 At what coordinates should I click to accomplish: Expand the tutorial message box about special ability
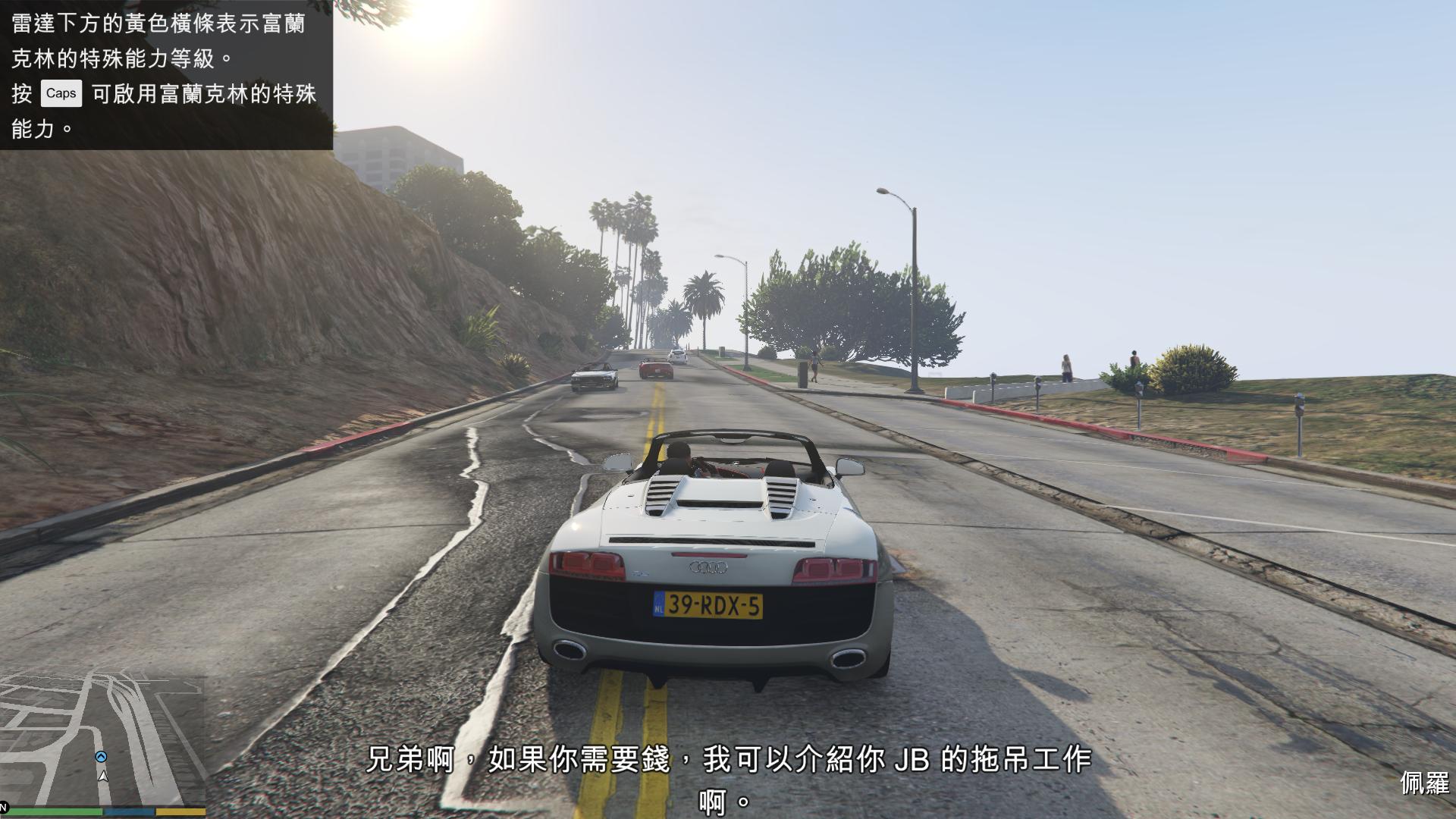167,76
